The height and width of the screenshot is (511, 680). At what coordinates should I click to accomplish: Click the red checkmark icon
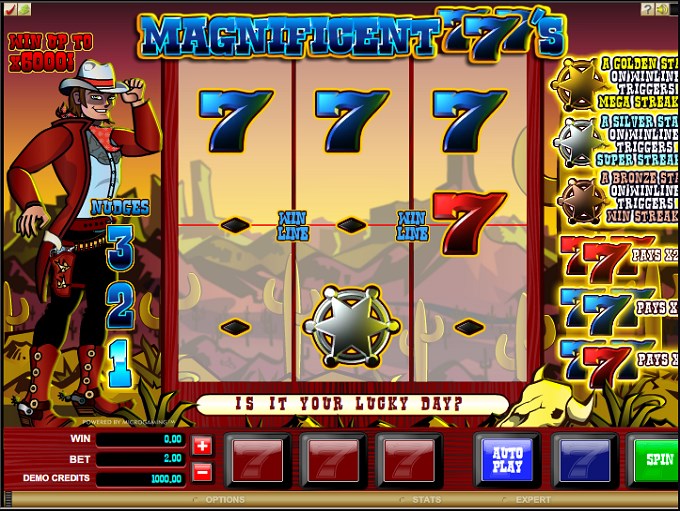click(x=9, y=8)
